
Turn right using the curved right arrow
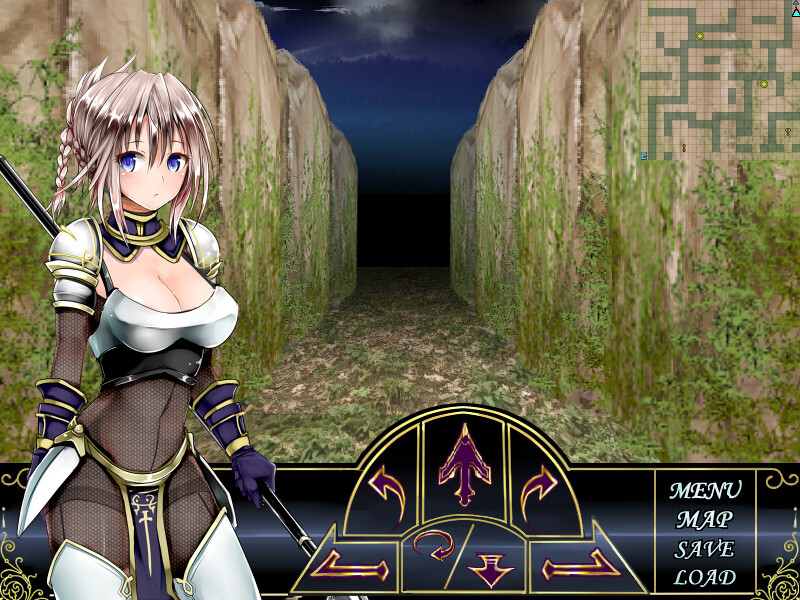[541, 491]
